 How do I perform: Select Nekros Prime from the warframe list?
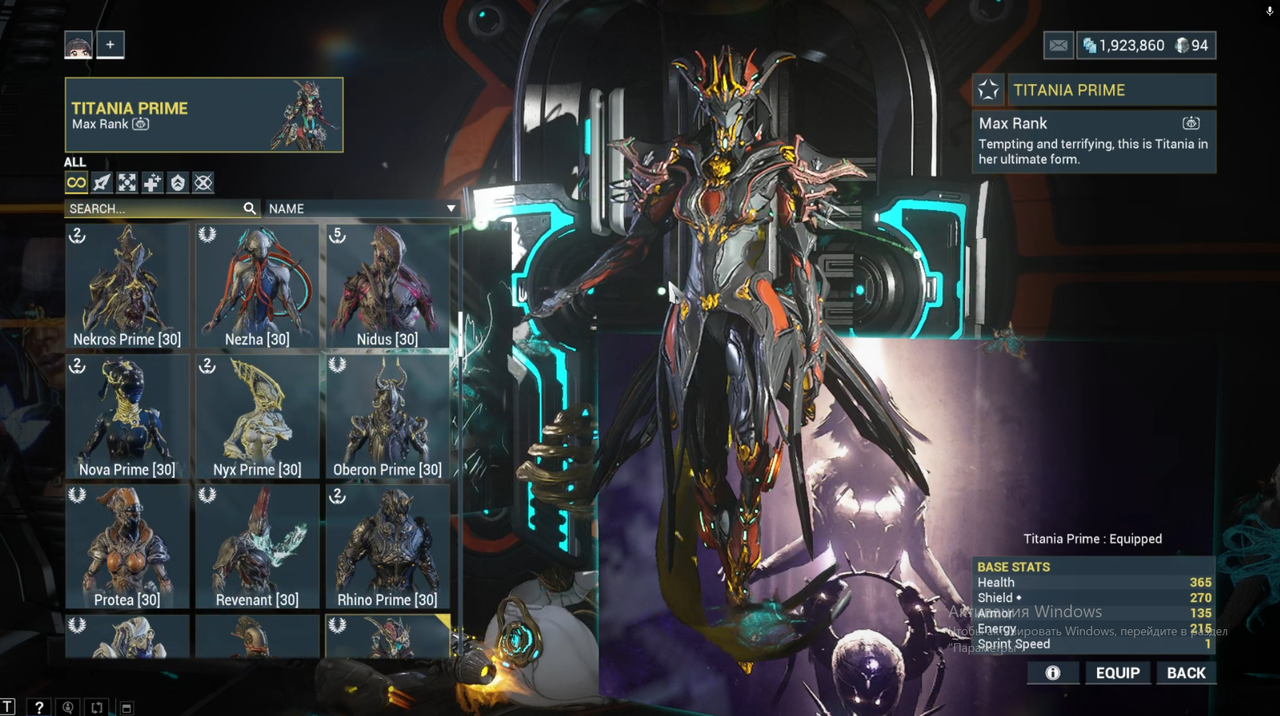point(127,287)
